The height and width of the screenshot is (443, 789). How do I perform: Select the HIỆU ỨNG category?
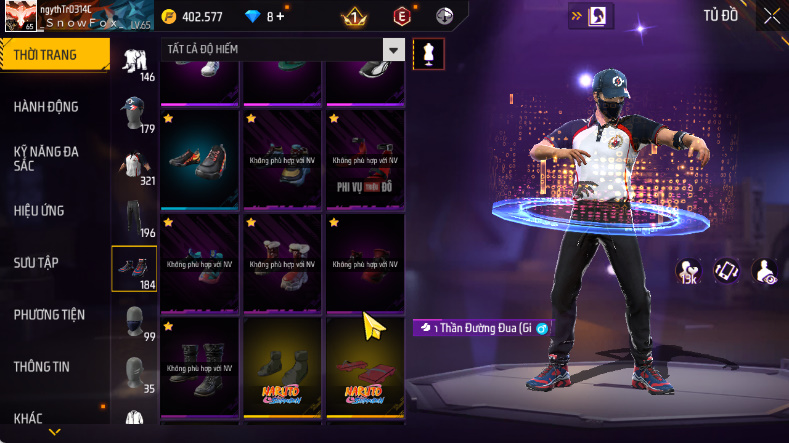[x=38, y=211]
